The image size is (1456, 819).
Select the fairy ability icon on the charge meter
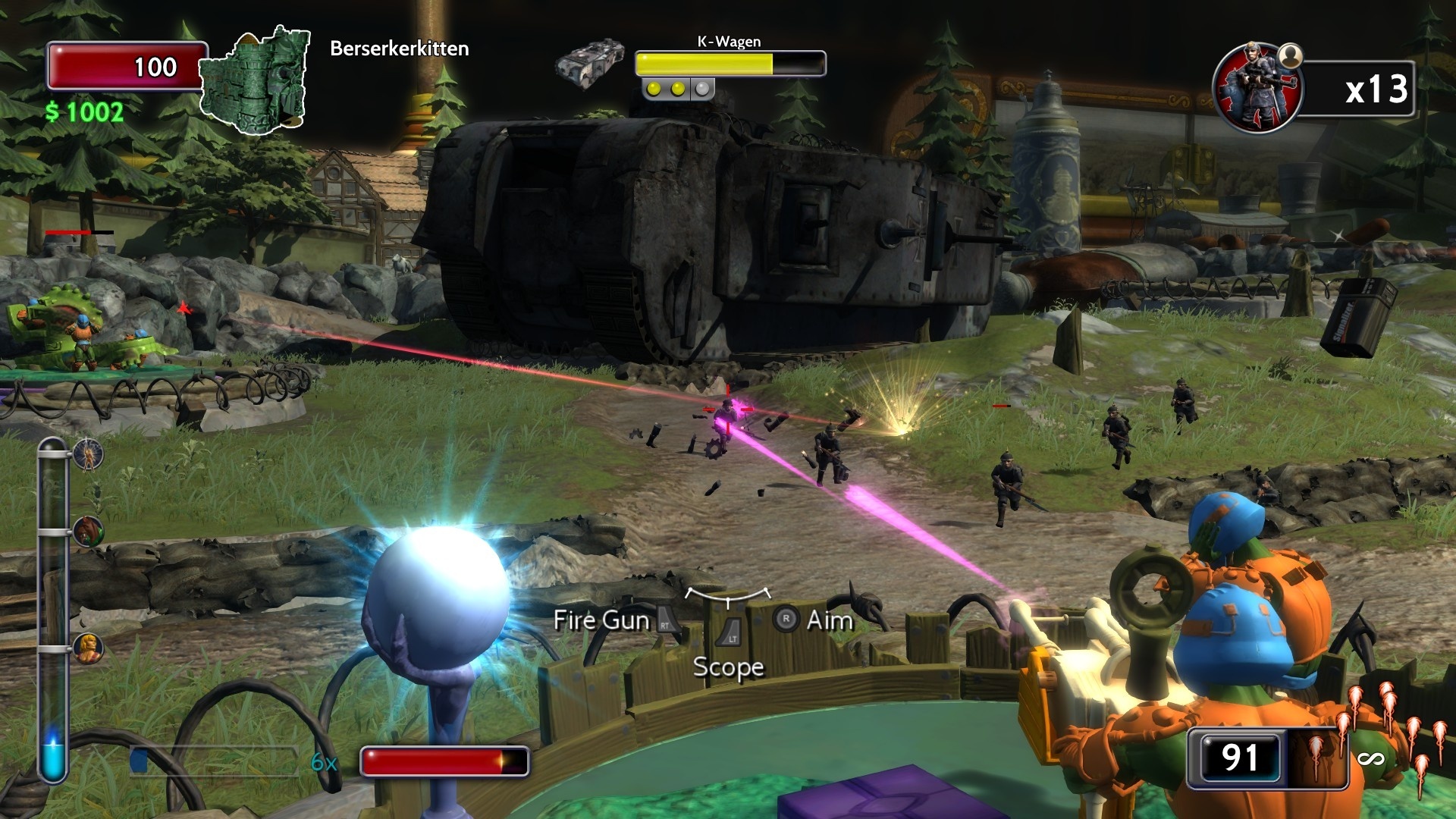click(x=87, y=453)
